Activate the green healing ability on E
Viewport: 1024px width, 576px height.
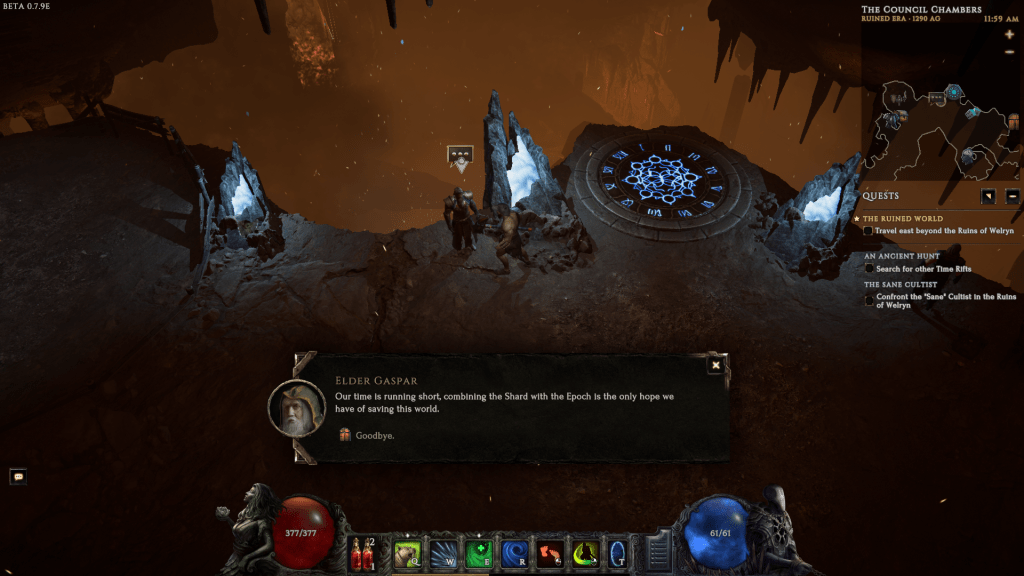pyautogui.click(x=478, y=552)
